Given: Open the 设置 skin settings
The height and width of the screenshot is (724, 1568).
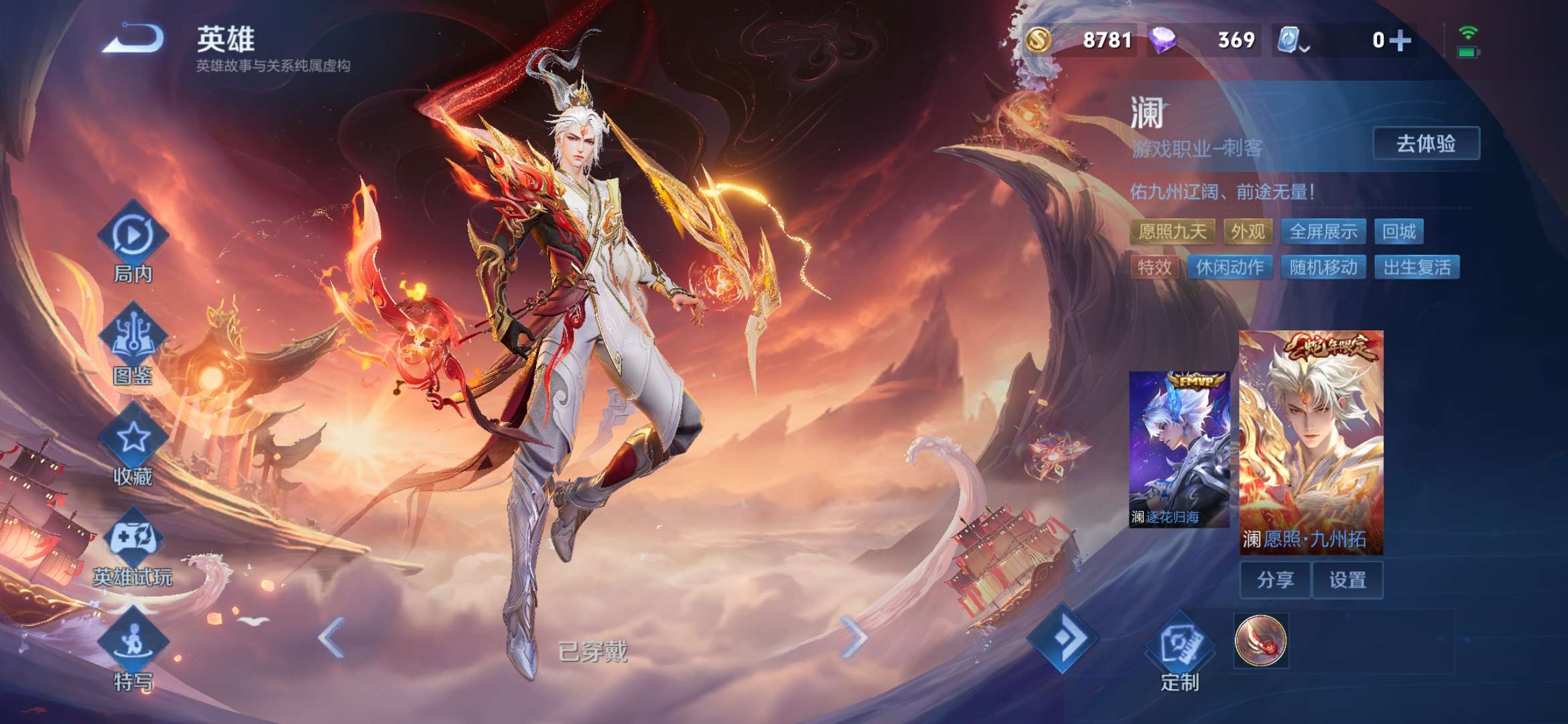Looking at the screenshot, I should 1348,580.
